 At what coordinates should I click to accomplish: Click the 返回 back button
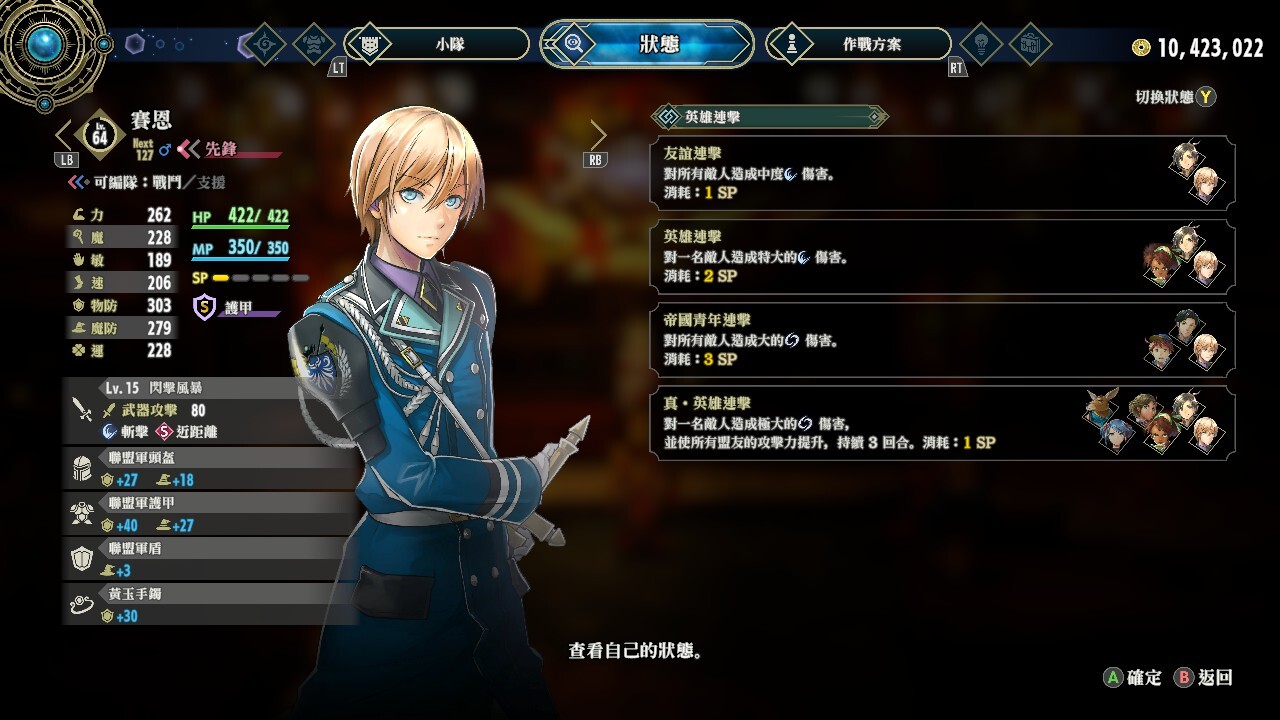pos(1204,677)
